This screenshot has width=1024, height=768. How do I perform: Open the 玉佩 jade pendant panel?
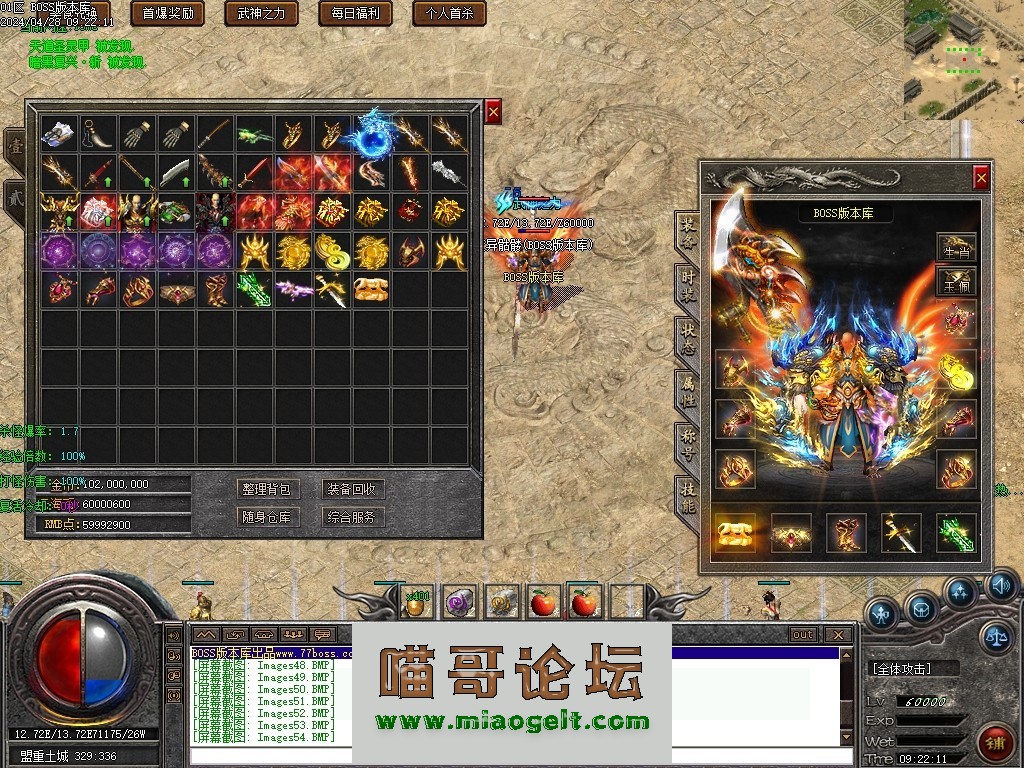pyautogui.click(x=956, y=283)
